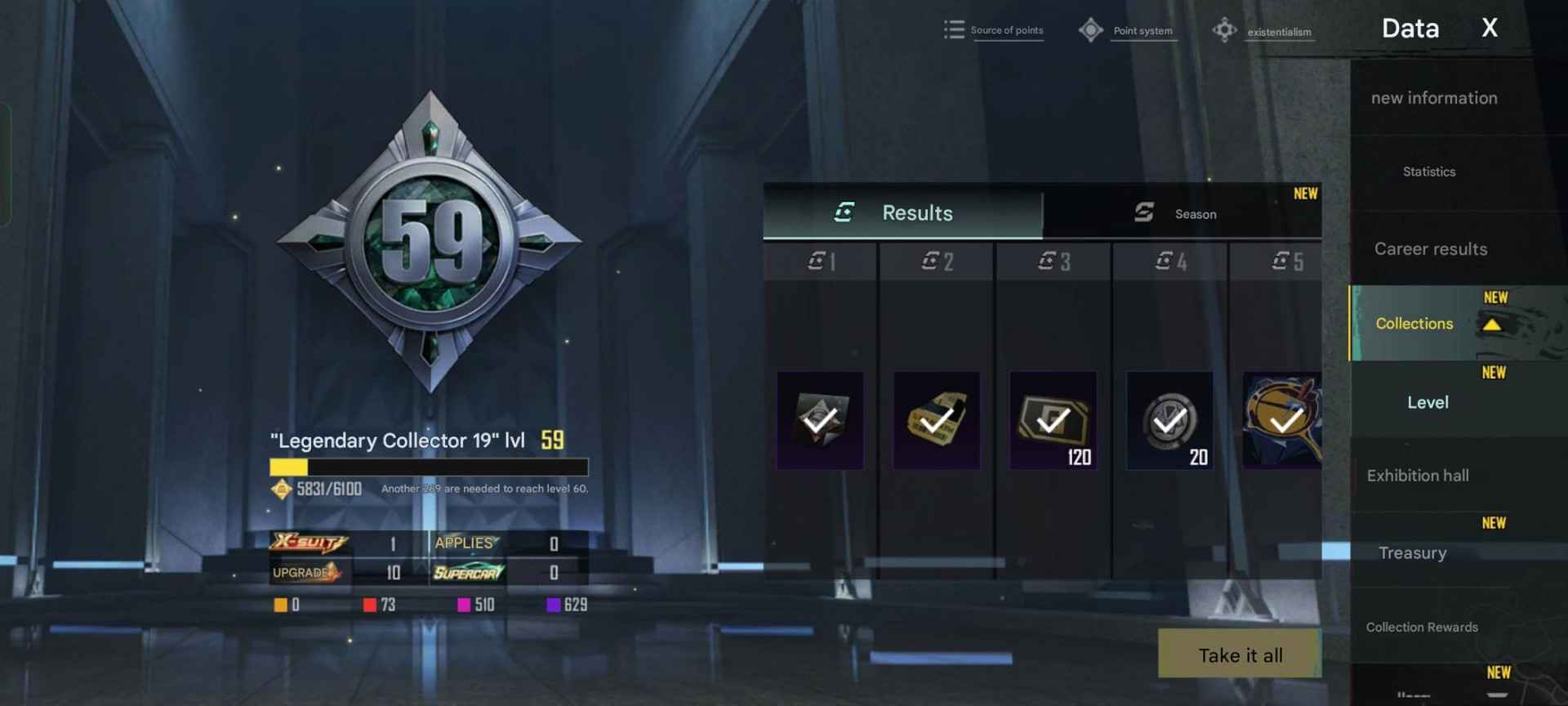Expand the Collections yellow arrow indicator
The image size is (1568, 706).
pos(1494,323)
